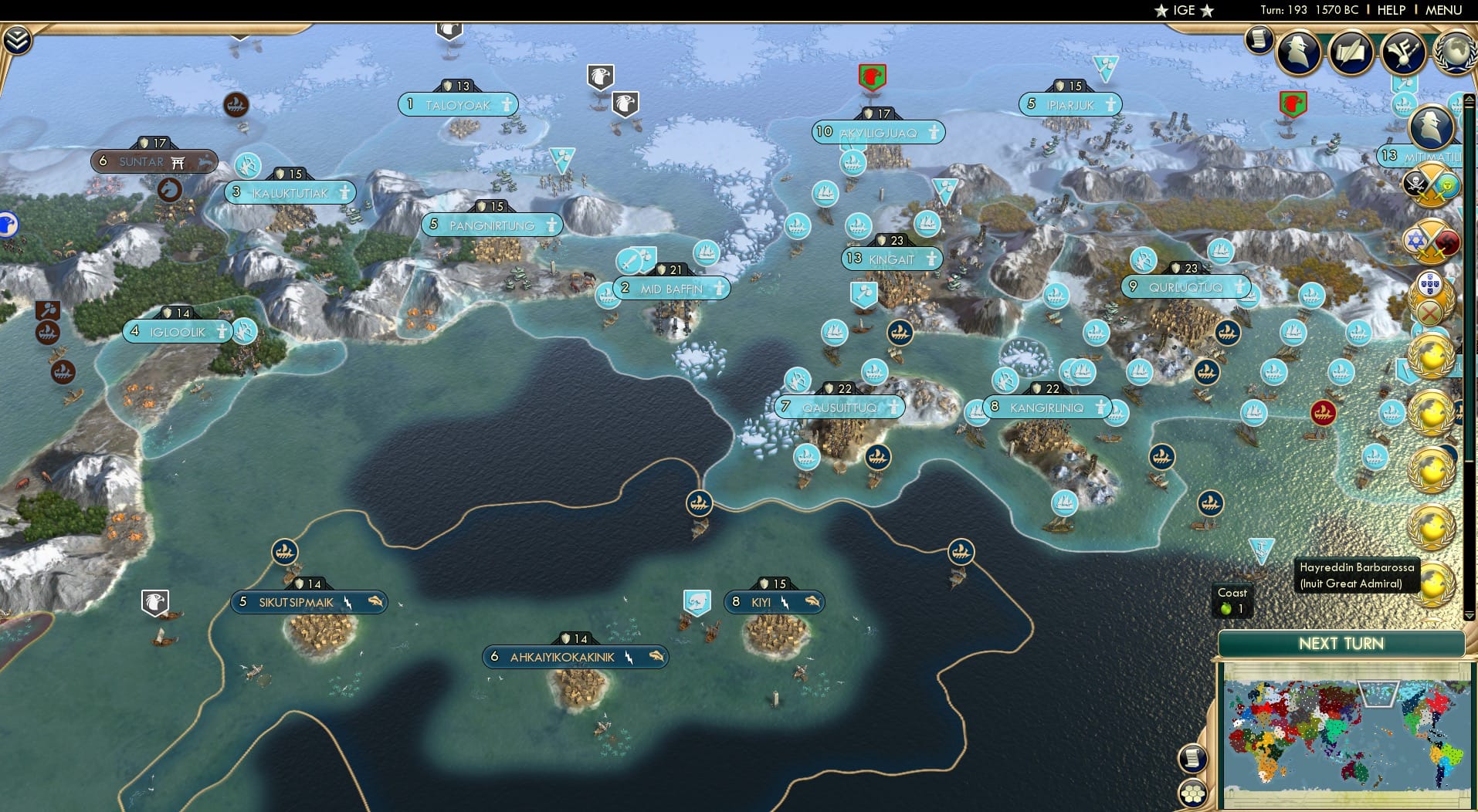Image resolution: width=1478 pixels, height=812 pixels.
Task: Open the MENU
Action: pos(1446,11)
